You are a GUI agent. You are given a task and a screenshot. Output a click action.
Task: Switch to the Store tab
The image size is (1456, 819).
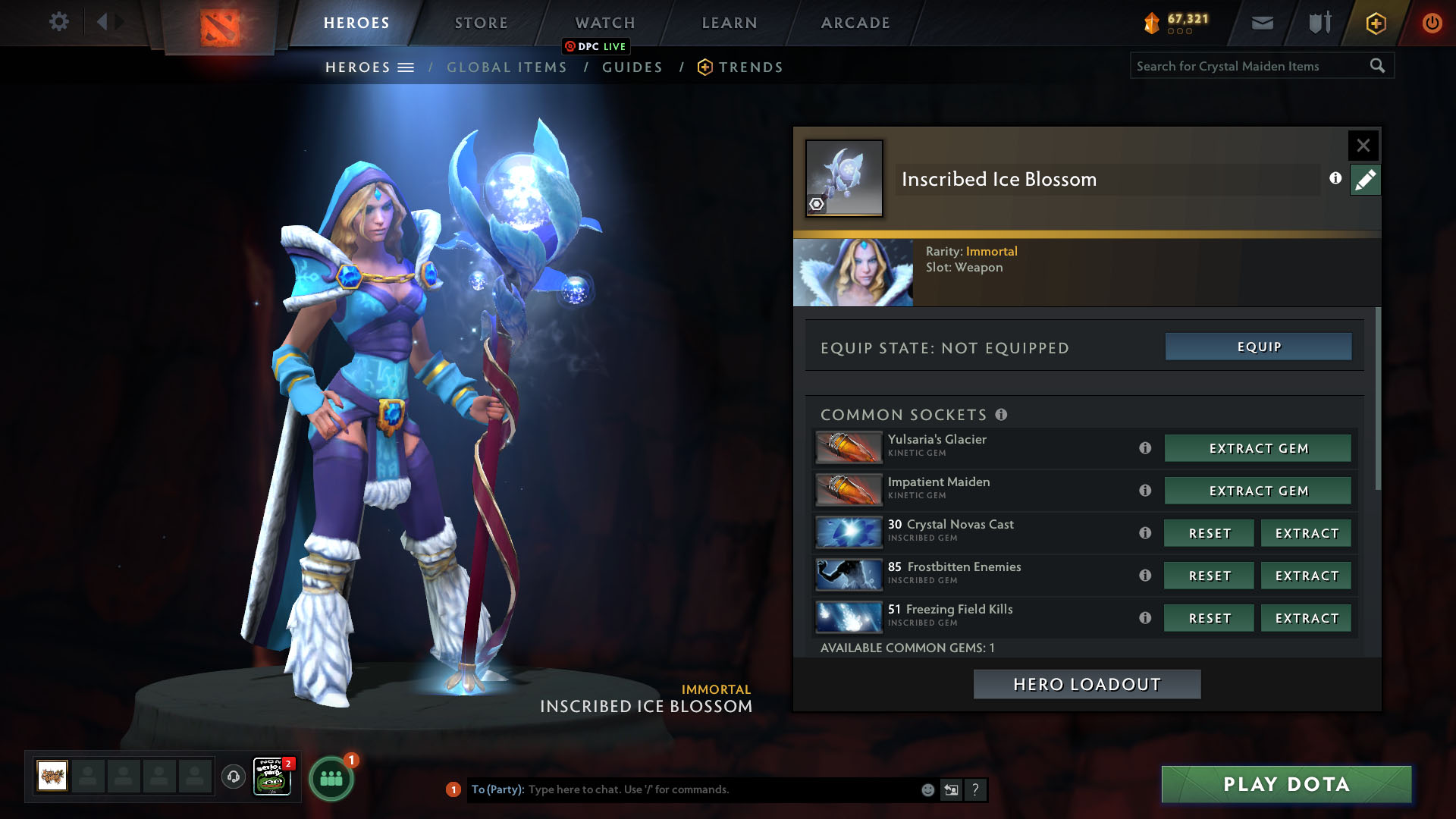coord(481,23)
